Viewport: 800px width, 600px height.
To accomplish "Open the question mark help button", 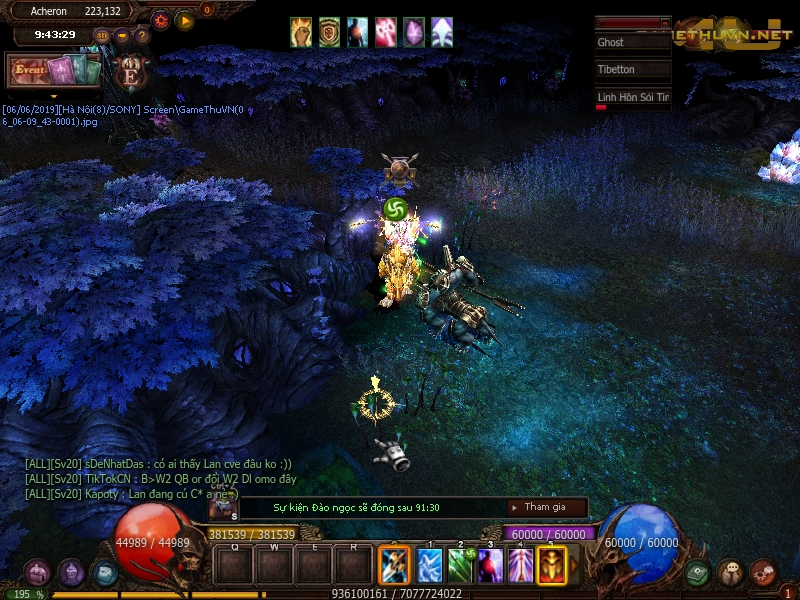I will pyautogui.click(x=142, y=35).
